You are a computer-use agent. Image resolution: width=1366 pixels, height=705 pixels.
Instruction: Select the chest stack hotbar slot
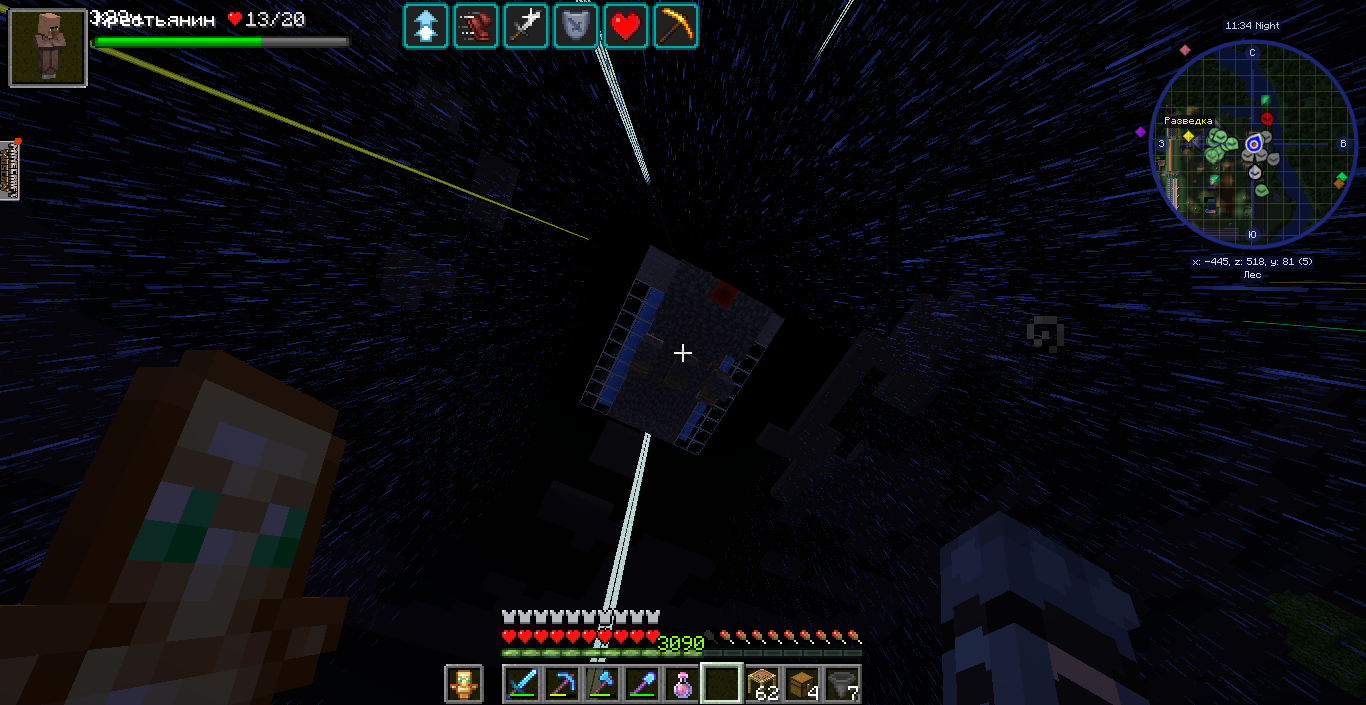point(802,684)
